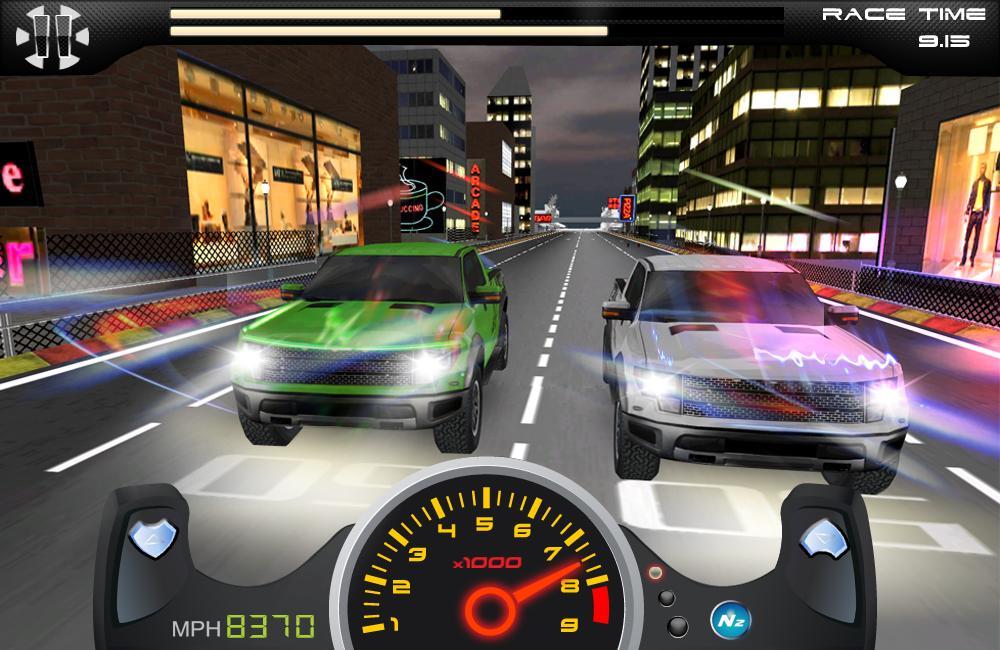Pause the race with the pause button
This screenshot has width=1000, height=650.
coord(52,37)
